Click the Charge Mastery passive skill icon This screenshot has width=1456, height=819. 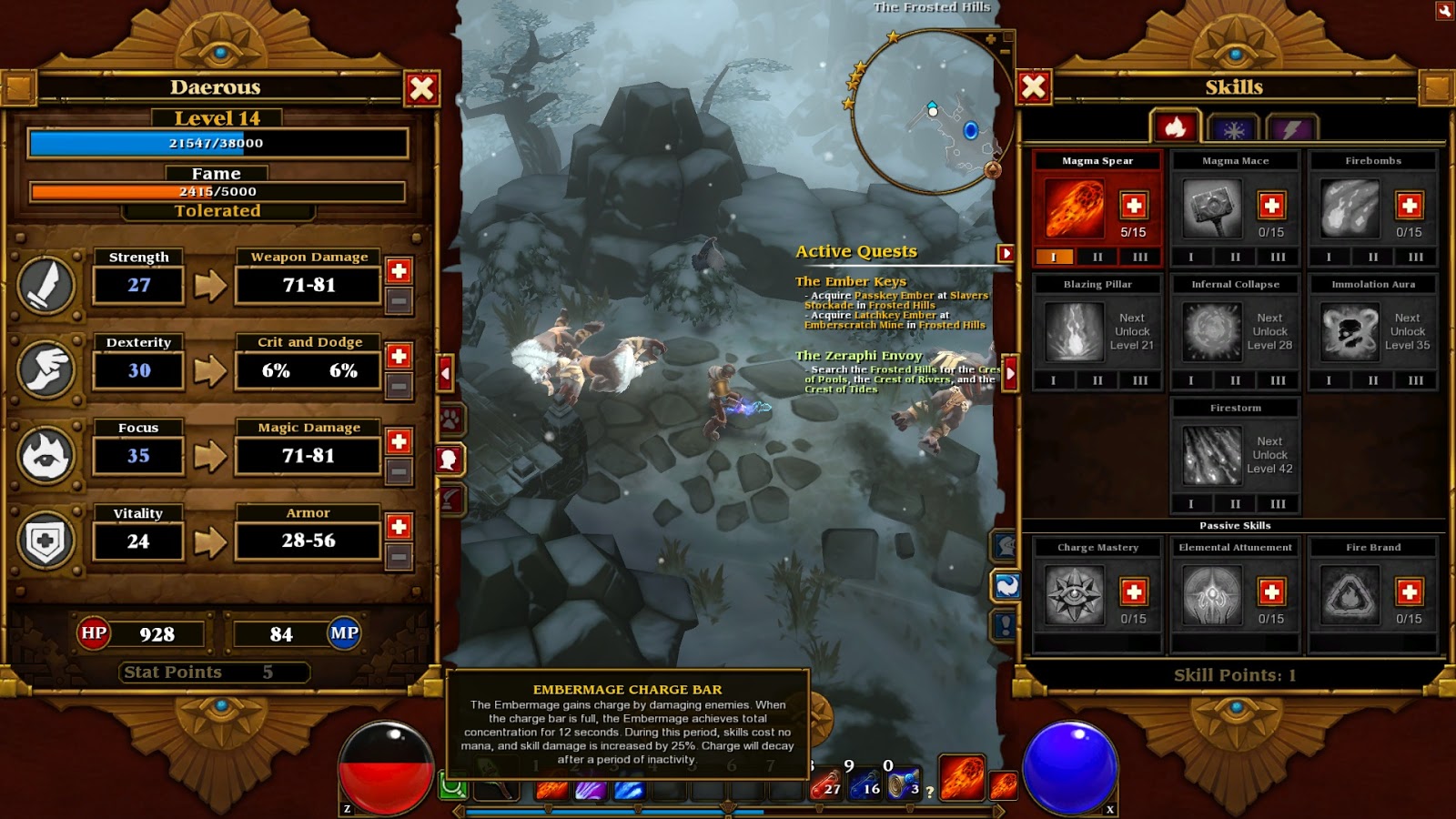[1074, 596]
